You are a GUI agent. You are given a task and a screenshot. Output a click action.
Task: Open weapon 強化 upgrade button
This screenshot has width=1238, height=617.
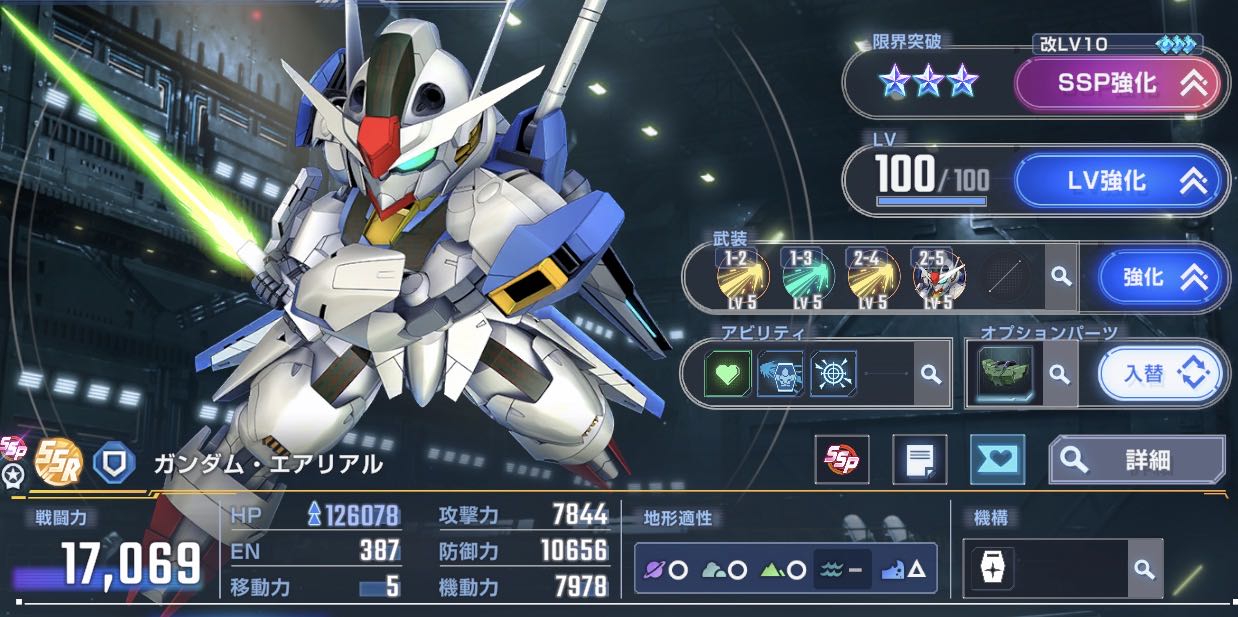coord(1160,277)
